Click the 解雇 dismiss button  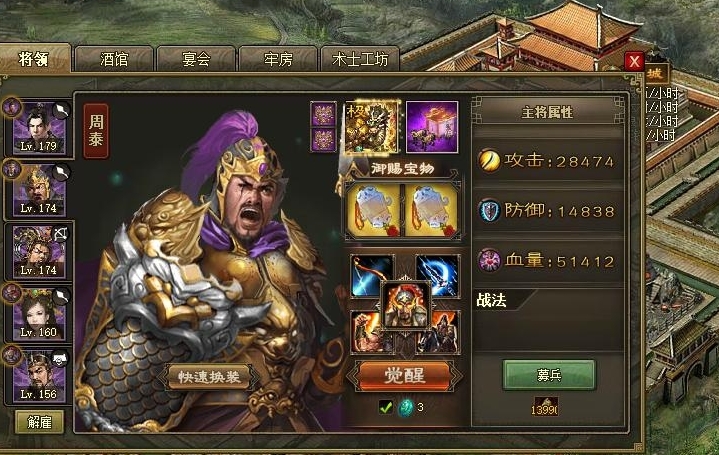pos(39,422)
